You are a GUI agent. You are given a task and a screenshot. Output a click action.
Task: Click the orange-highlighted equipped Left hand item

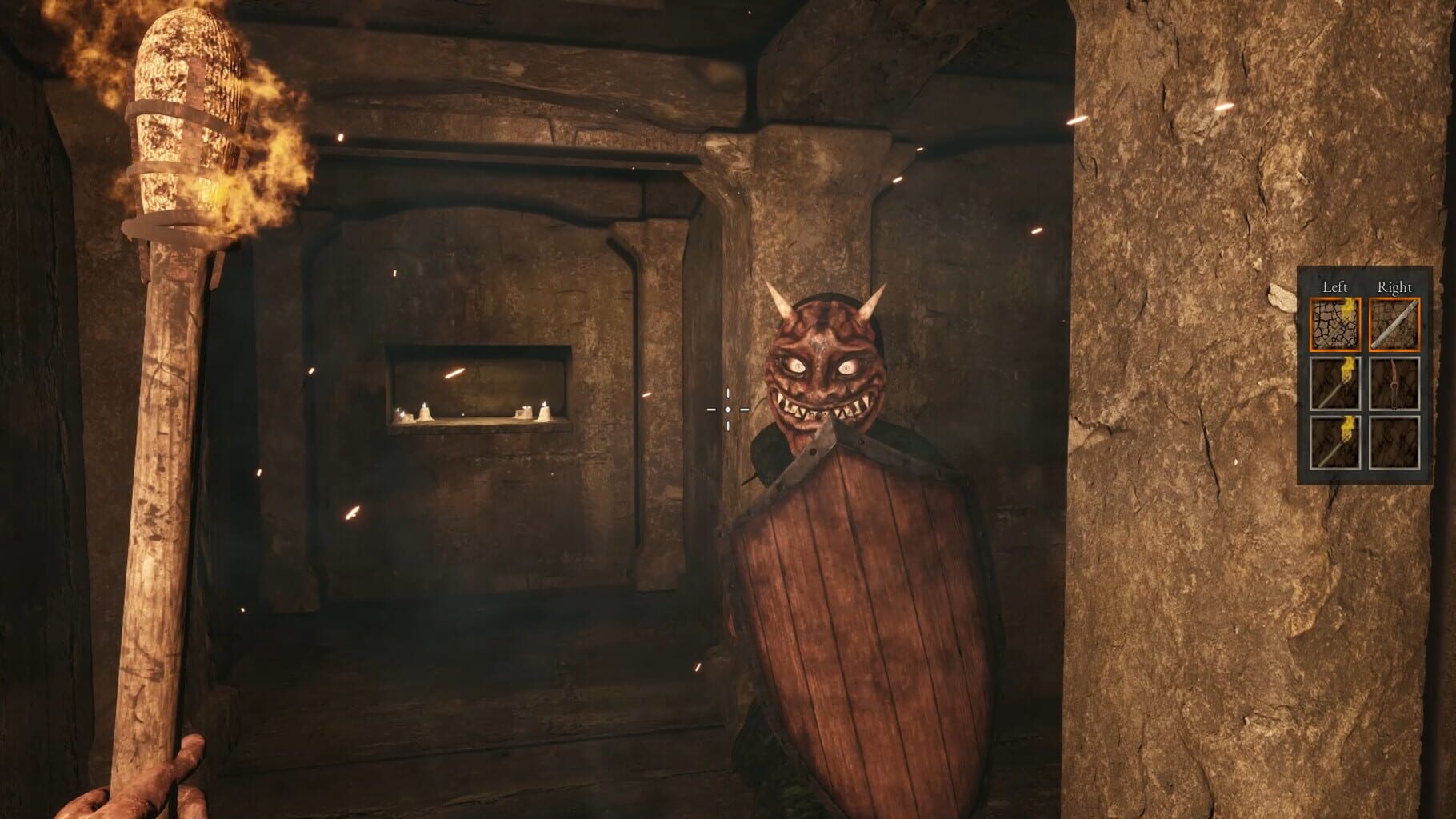point(1334,323)
